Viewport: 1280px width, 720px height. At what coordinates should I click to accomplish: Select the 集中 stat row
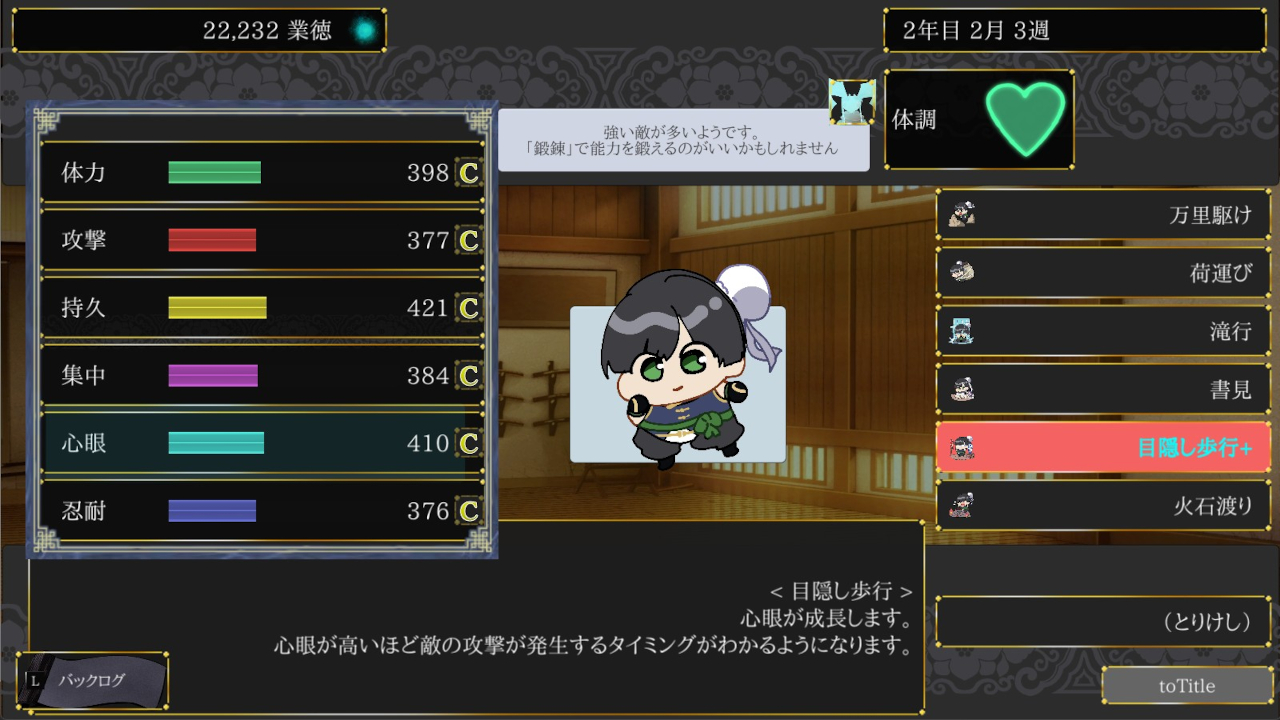coord(262,376)
